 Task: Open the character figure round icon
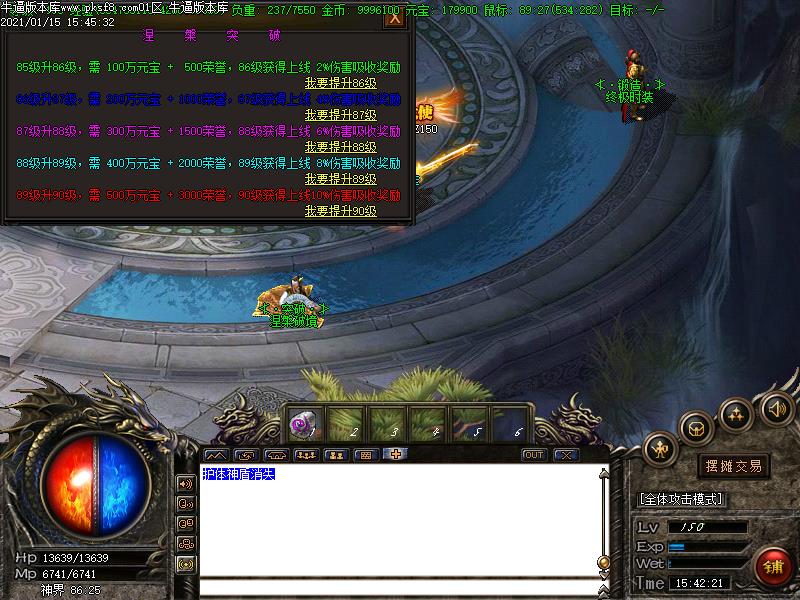(x=661, y=449)
